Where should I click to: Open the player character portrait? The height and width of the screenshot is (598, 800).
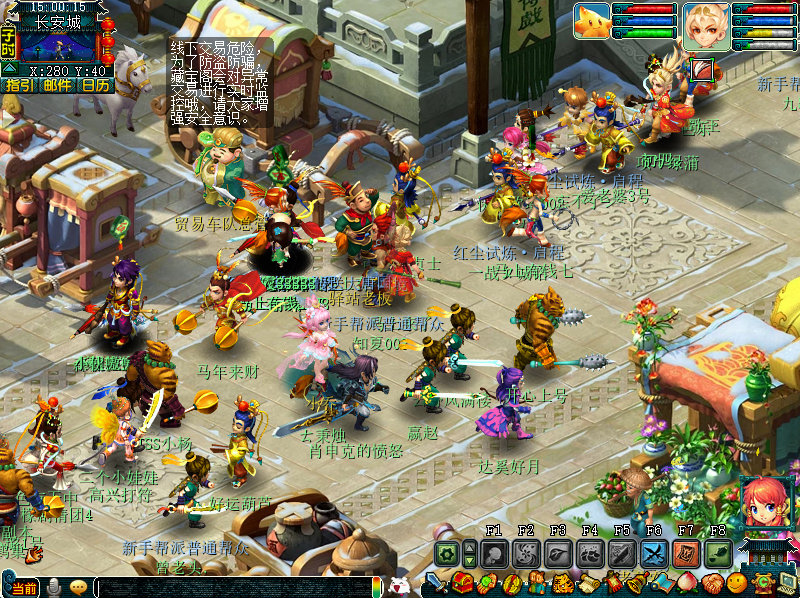[x=706, y=22]
